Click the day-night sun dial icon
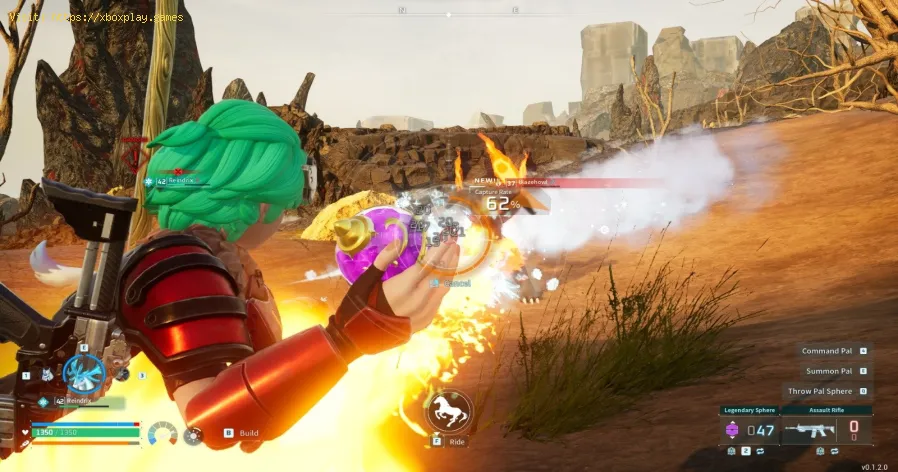 (192, 435)
